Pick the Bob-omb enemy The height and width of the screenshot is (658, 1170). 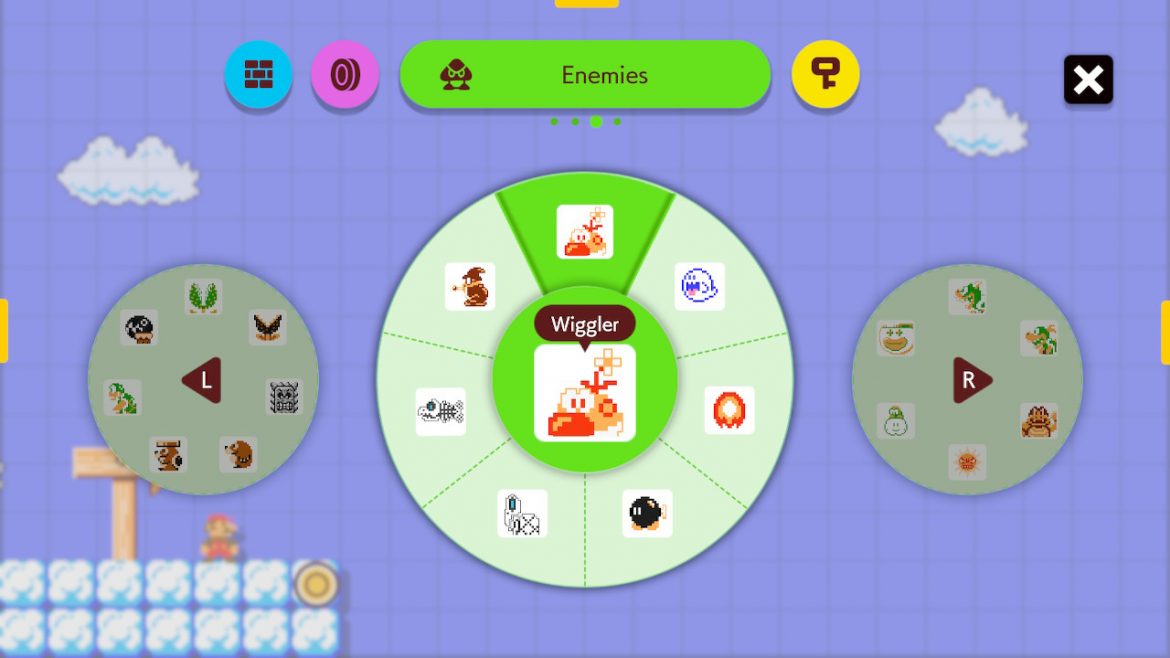tap(646, 513)
